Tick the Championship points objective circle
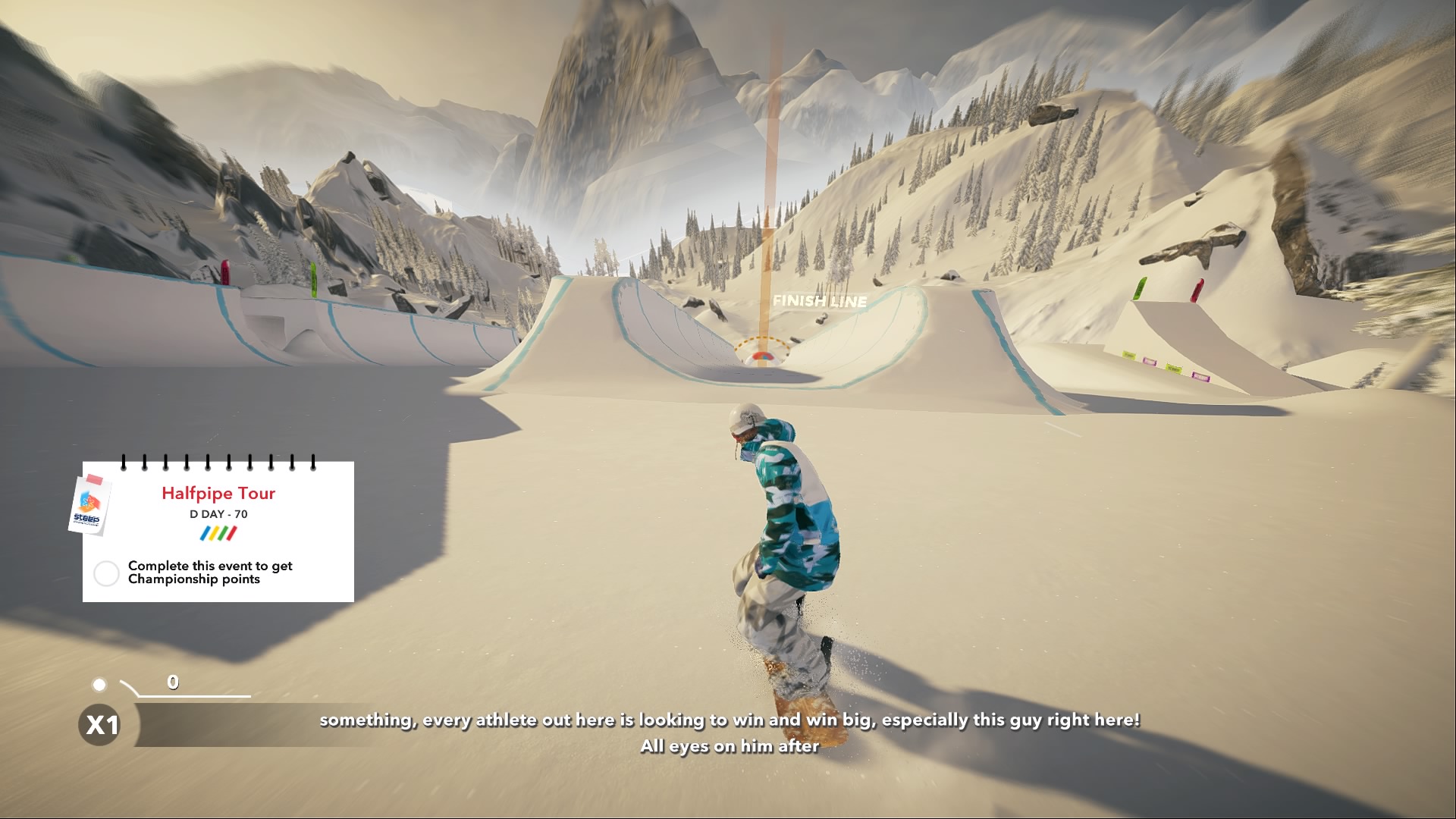The width and height of the screenshot is (1456, 819). 106,573
